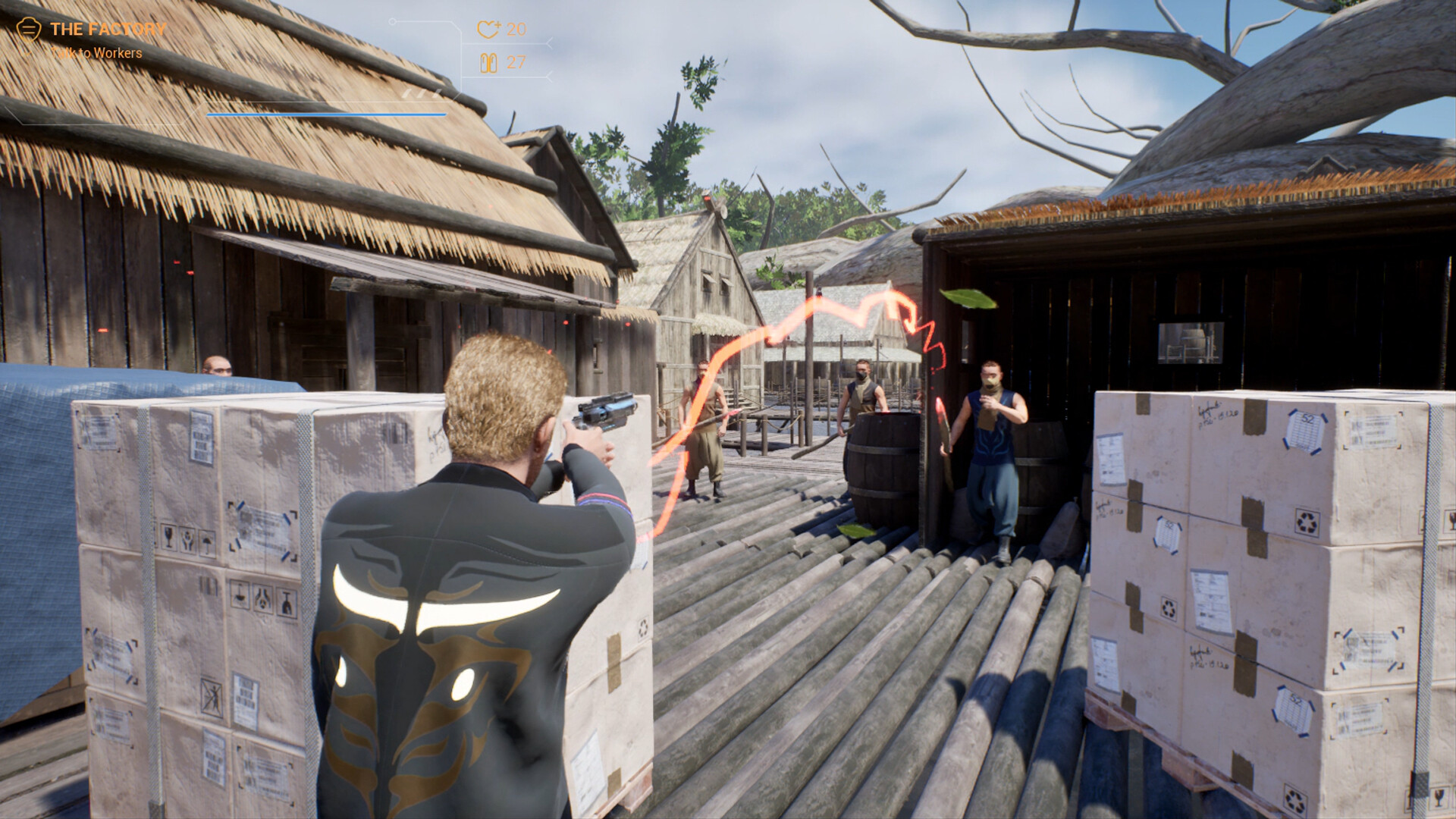Click the health counter showing 20
This screenshot has width=1456, height=819.
pos(516,30)
